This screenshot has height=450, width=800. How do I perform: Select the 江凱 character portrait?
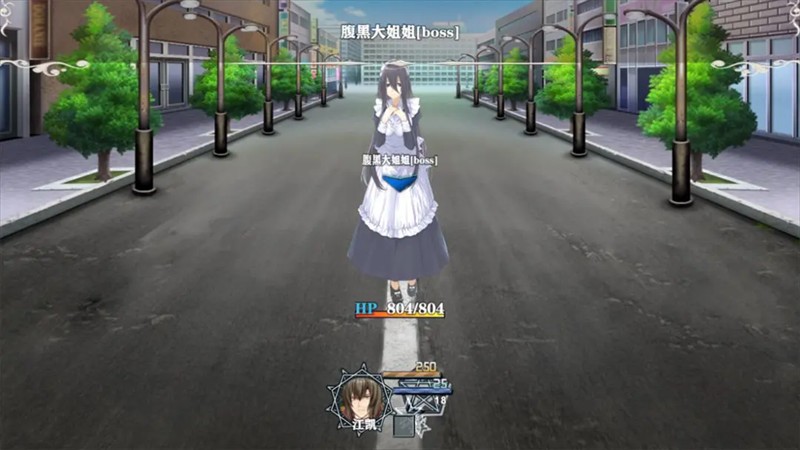click(x=362, y=397)
